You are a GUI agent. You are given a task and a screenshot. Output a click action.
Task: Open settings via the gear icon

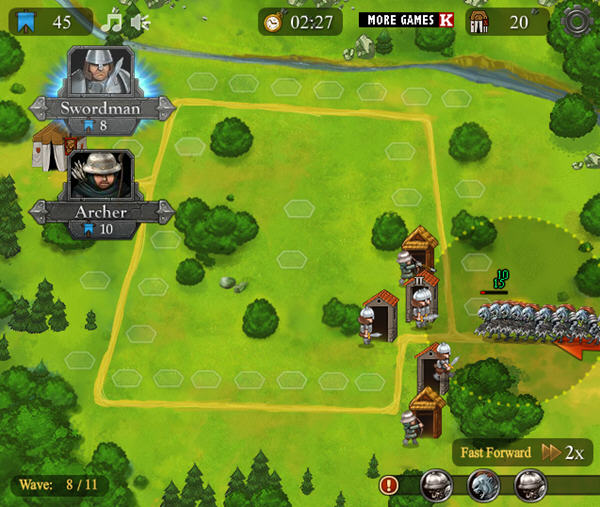click(576, 21)
